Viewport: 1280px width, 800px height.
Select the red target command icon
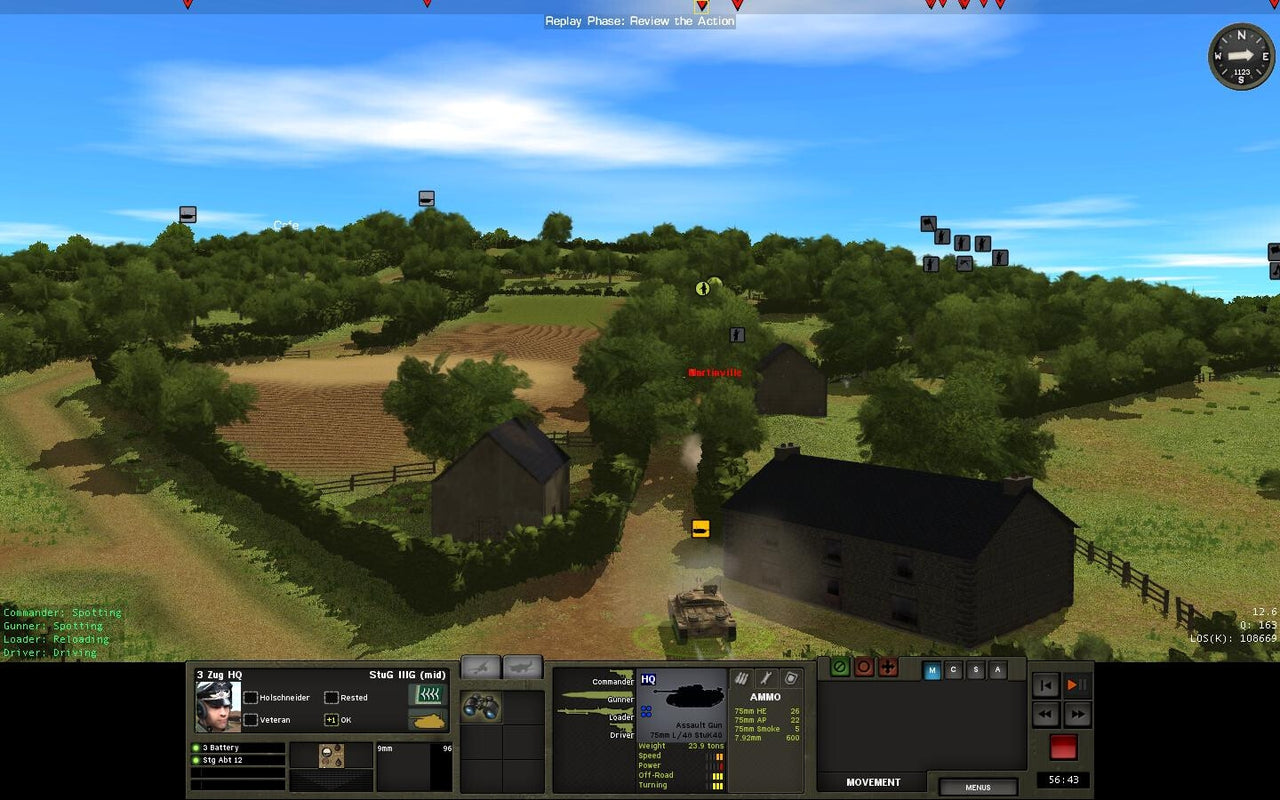pyautogui.click(x=864, y=668)
